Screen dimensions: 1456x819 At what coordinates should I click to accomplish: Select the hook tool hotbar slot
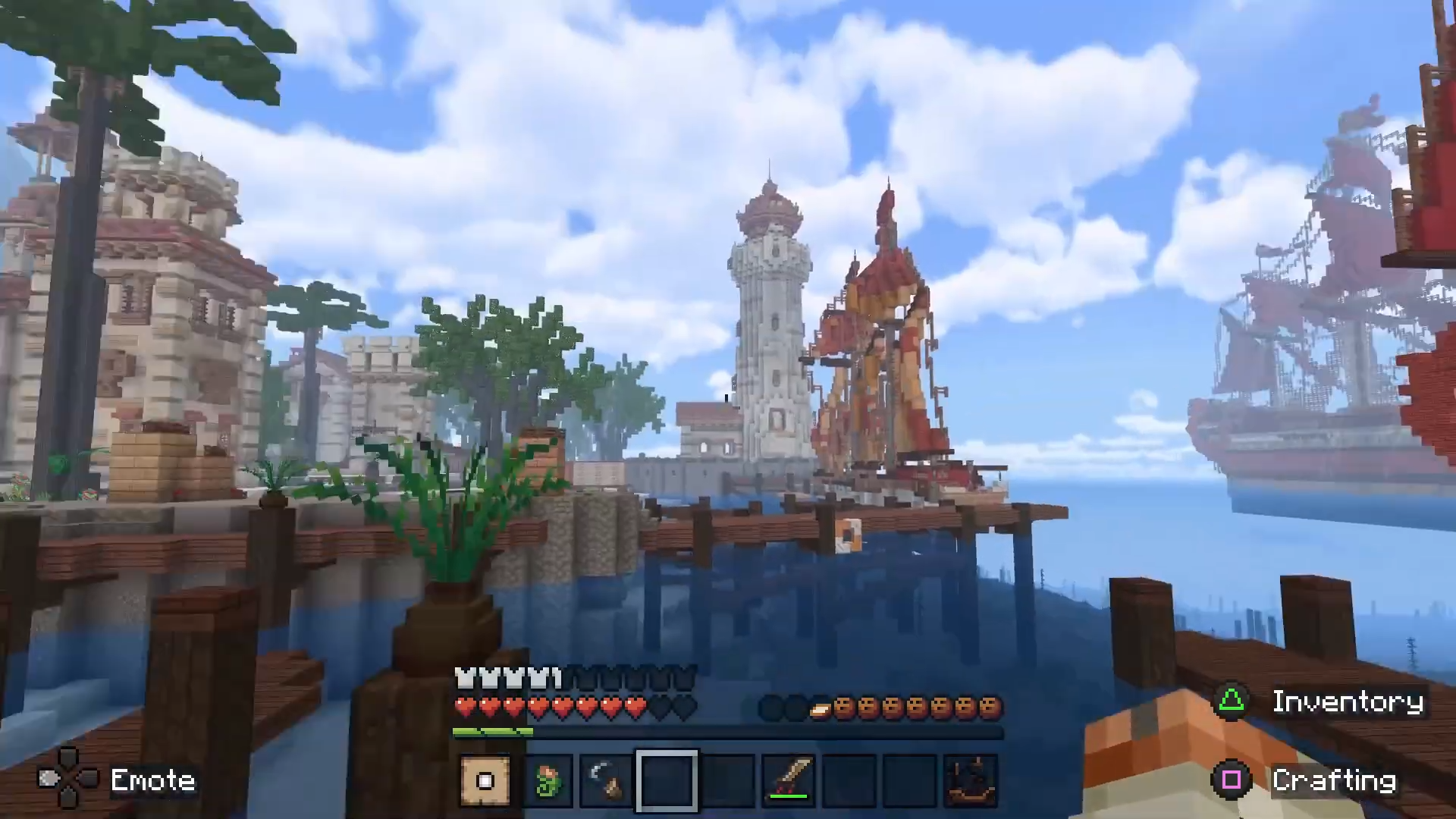(x=607, y=780)
